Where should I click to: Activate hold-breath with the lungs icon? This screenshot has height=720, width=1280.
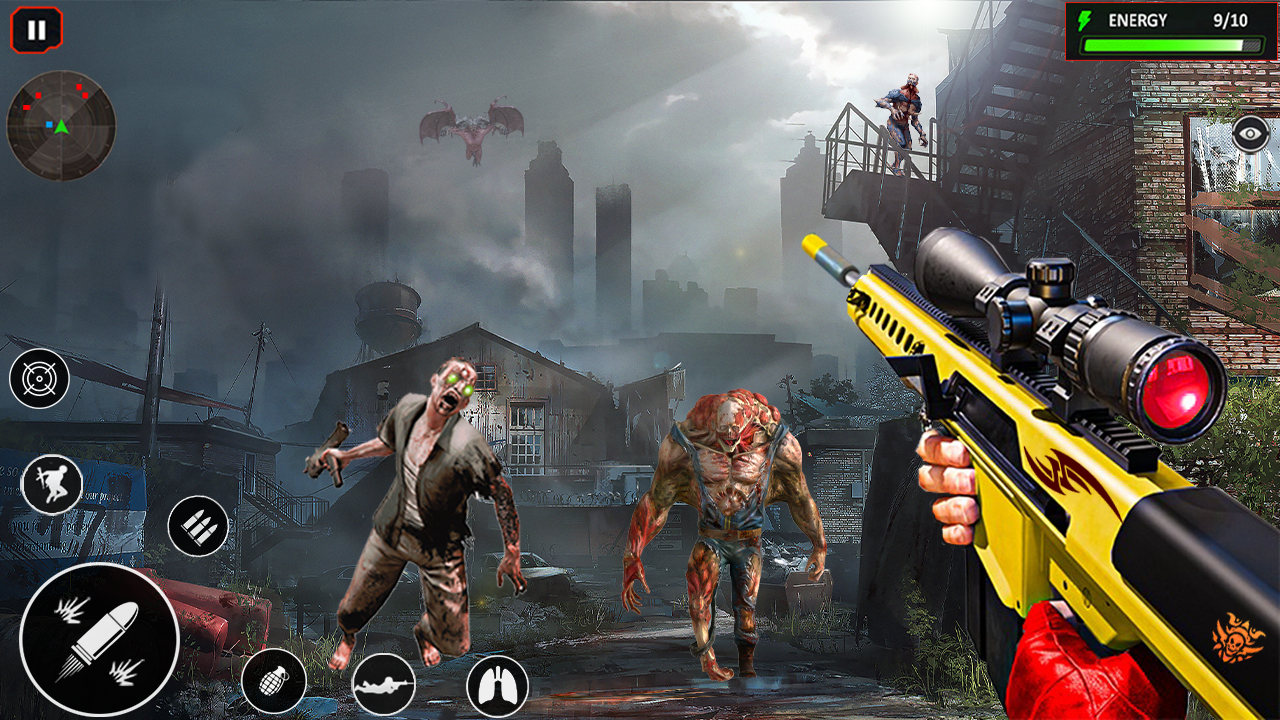click(x=497, y=686)
